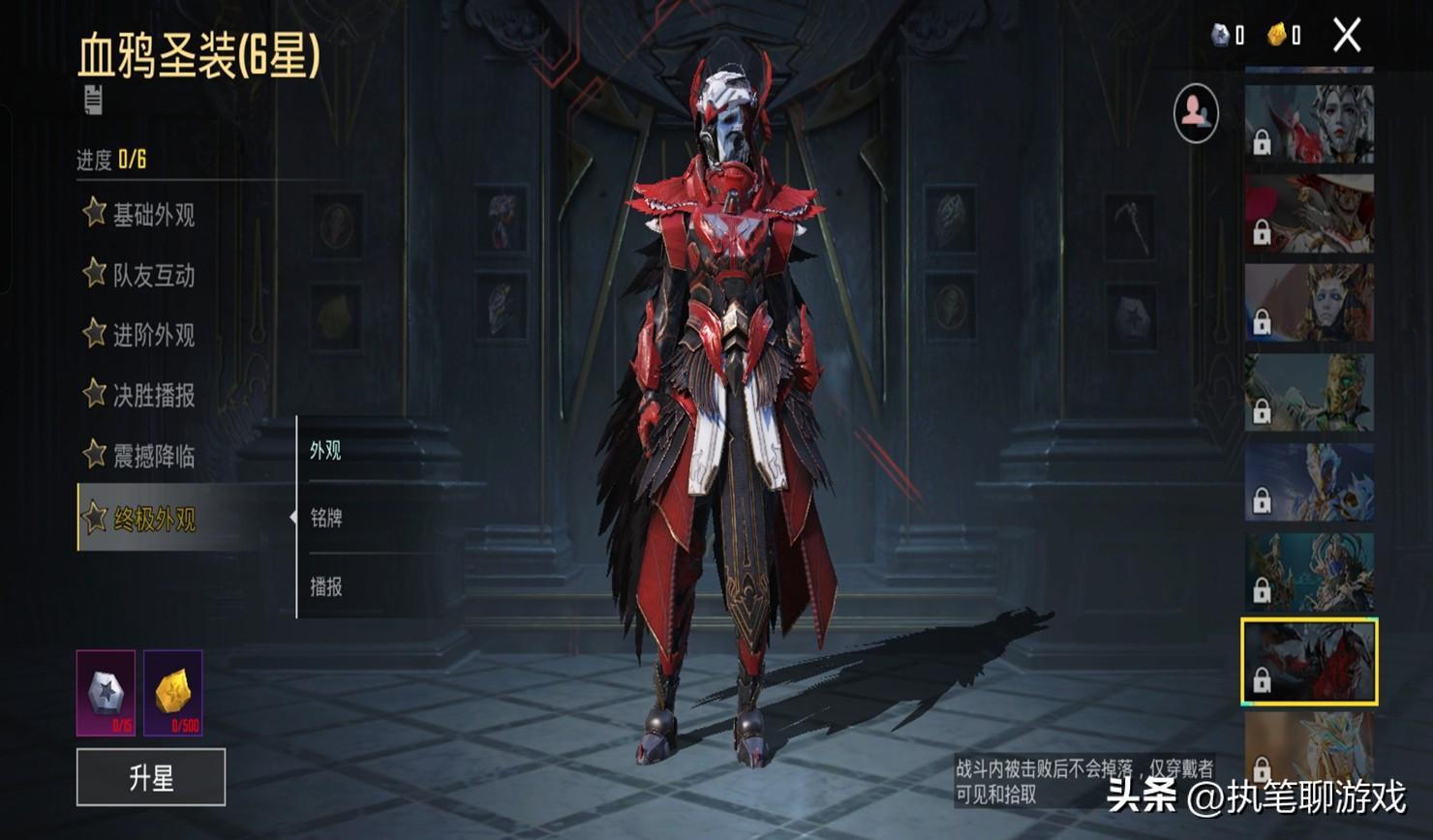The height and width of the screenshot is (840, 1433).
Task: Choose the green and gold armored outfit thumbnail
Action: (1309, 393)
